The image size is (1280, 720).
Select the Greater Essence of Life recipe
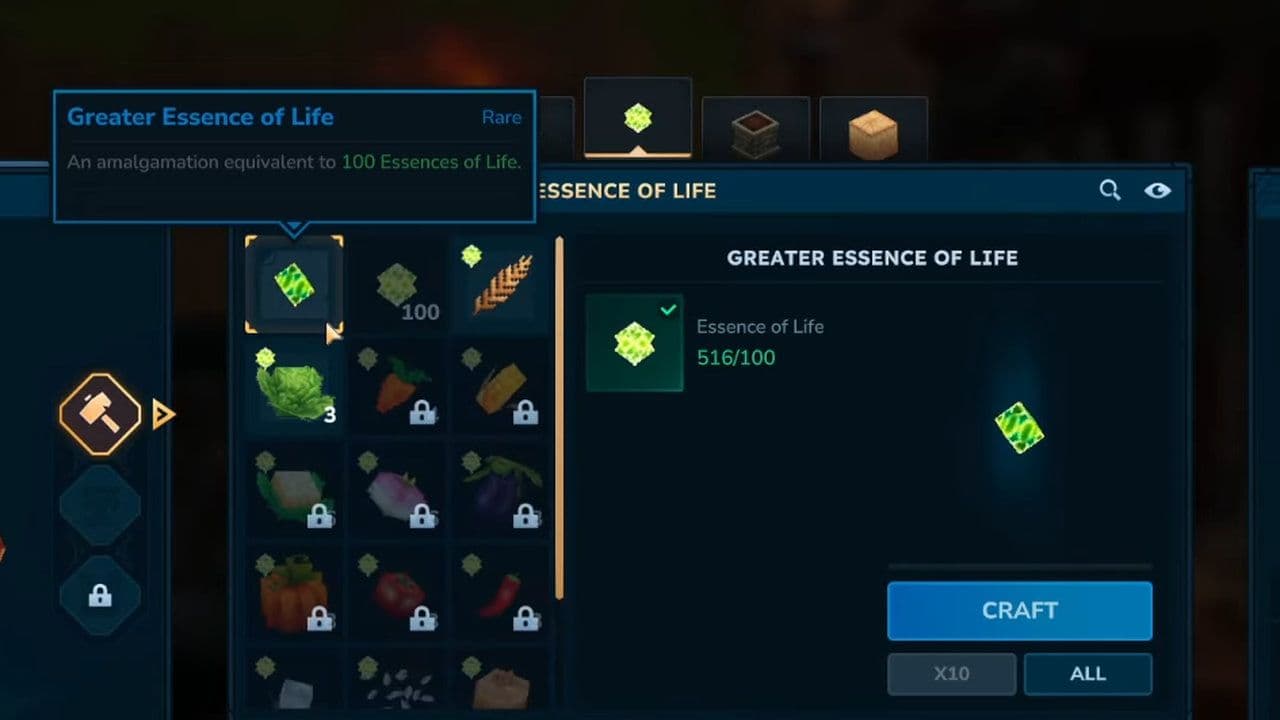click(294, 285)
